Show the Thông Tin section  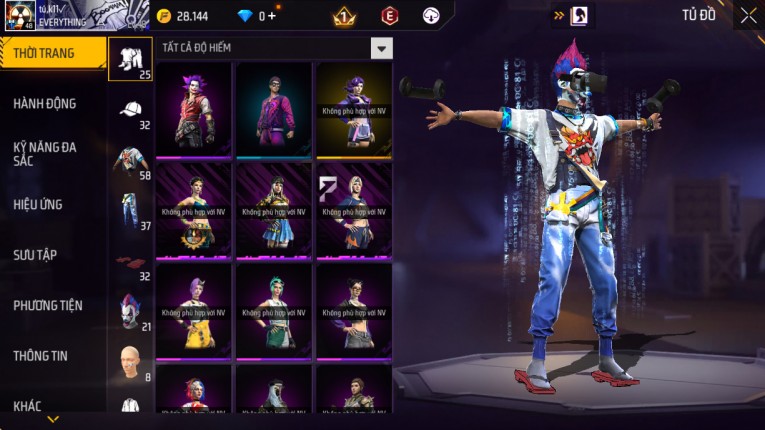tap(41, 355)
